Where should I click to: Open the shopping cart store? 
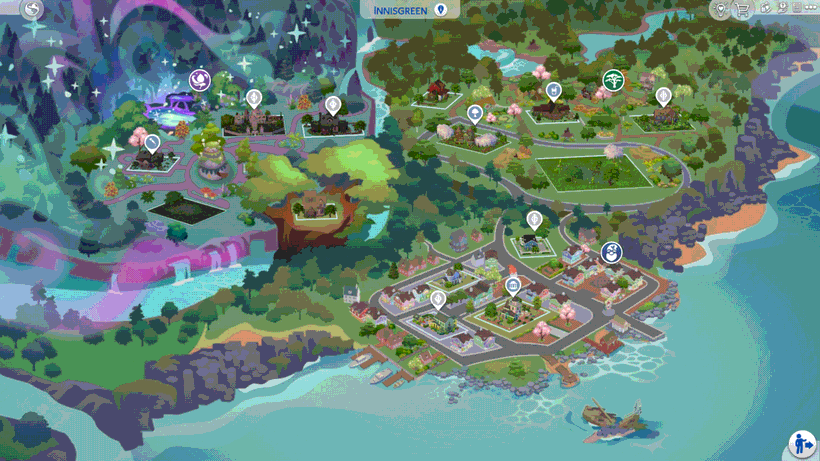coord(742,9)
